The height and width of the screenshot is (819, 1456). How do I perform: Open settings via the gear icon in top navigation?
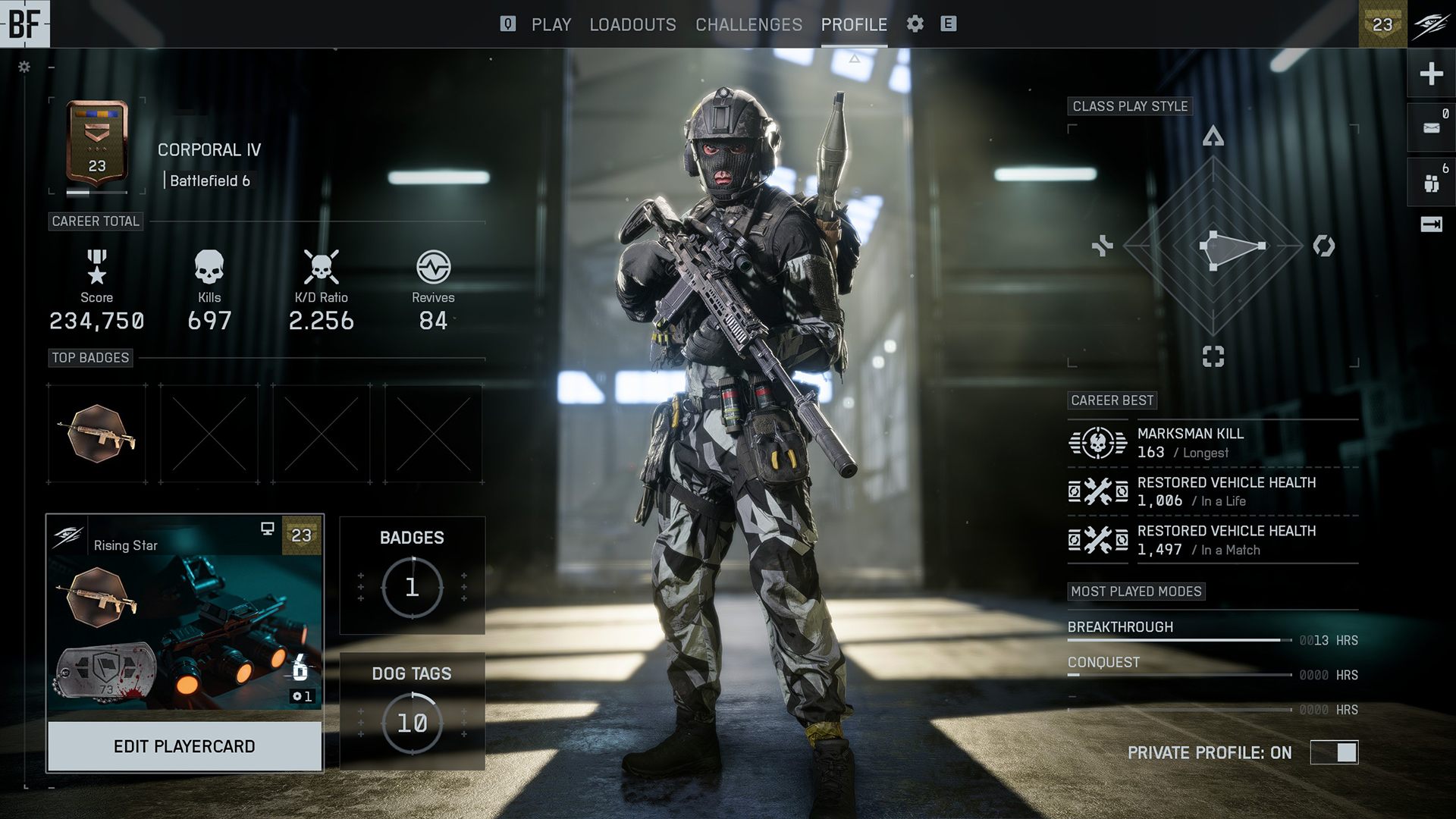tap(915, 24)
